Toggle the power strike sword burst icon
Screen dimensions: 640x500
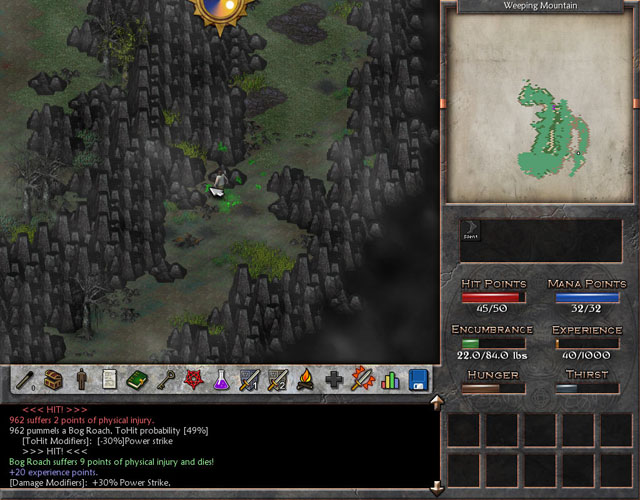362,380
